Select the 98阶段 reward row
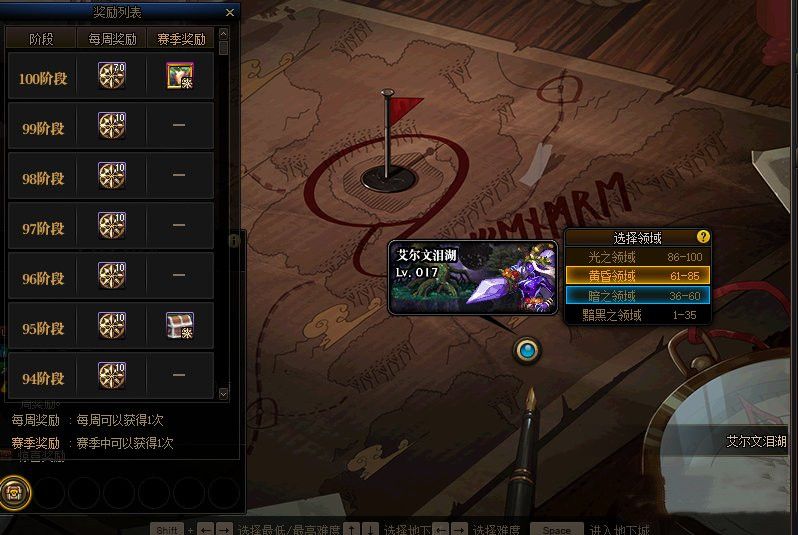 [x=110, y=176]
